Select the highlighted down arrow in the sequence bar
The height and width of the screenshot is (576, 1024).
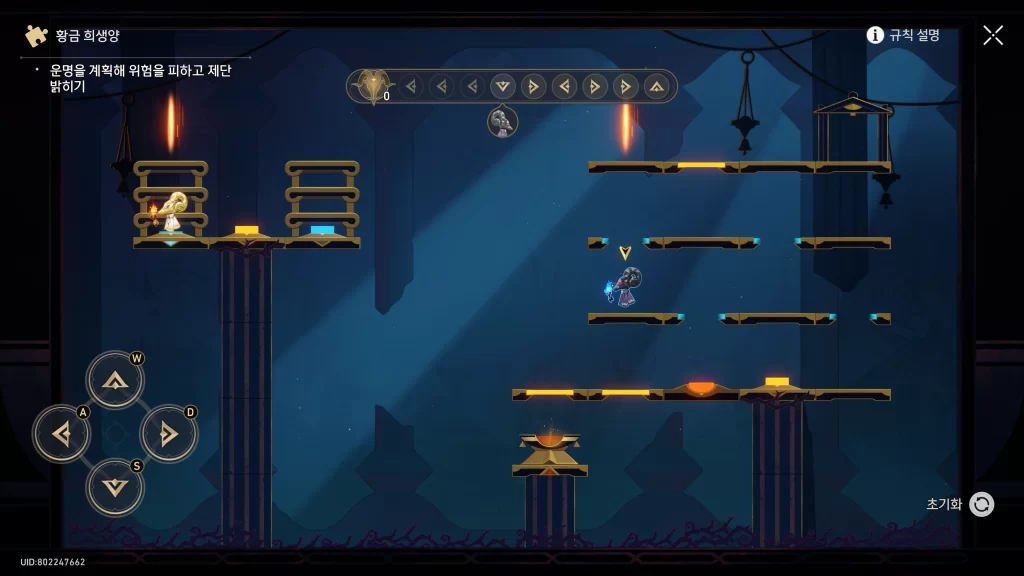503,86
